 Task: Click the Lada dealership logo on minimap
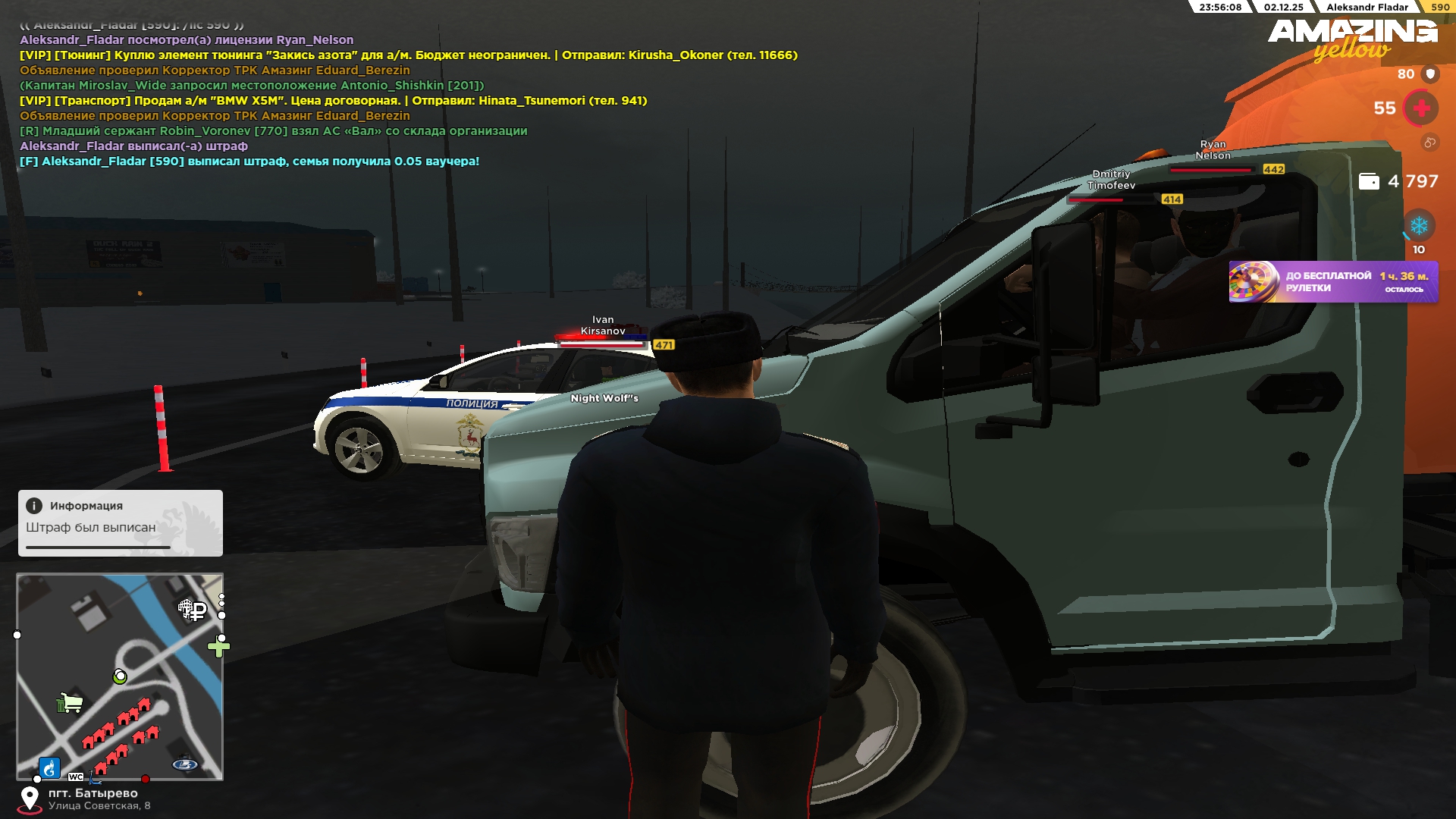click(x=185, y=764)
